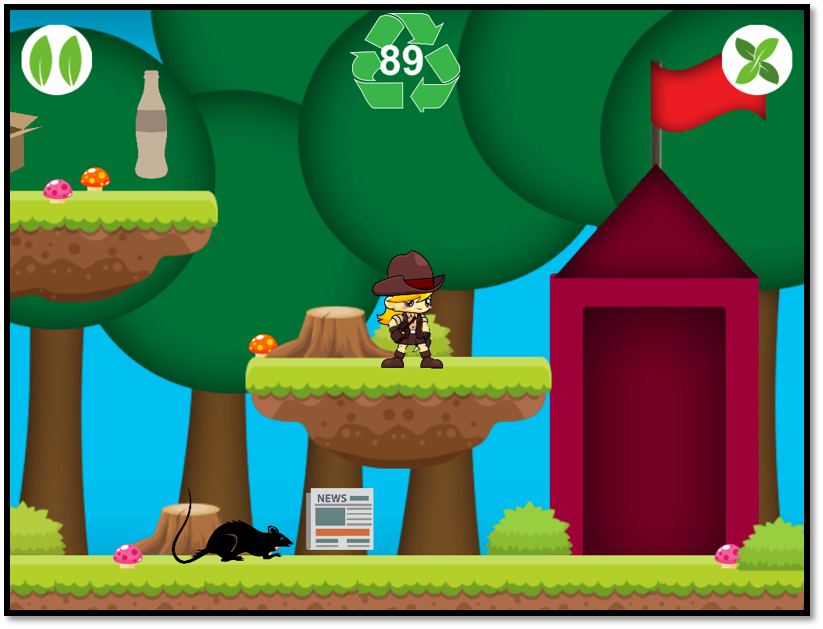Tap the four-leaf pinwheel button
Viewport: 823px width, 629px height.
pos(757,60)
